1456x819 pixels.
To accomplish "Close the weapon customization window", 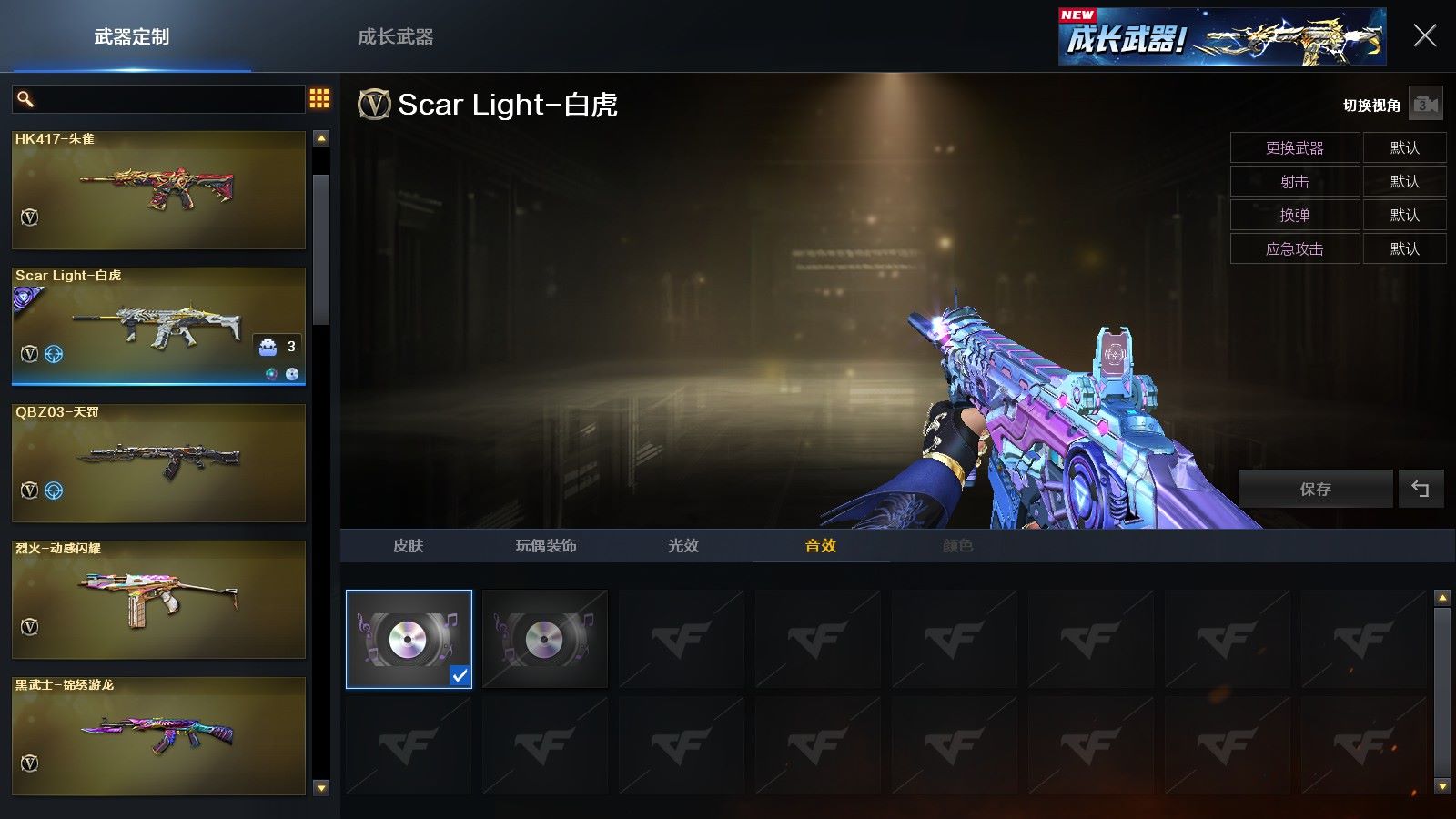I will click(x=1424, y=36).
